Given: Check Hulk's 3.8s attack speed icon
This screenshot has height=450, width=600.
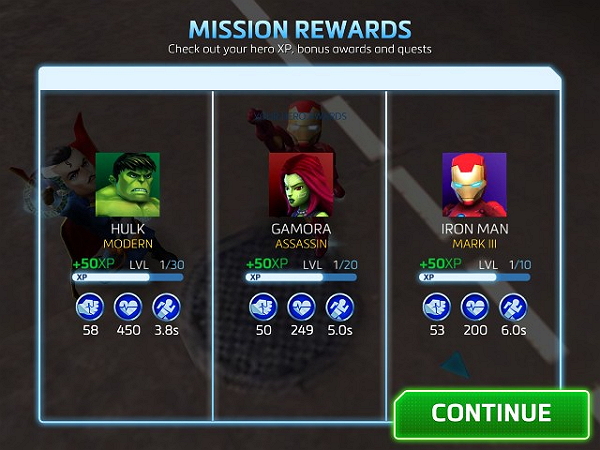Looking at the screenshot, I should coord(166,306).
